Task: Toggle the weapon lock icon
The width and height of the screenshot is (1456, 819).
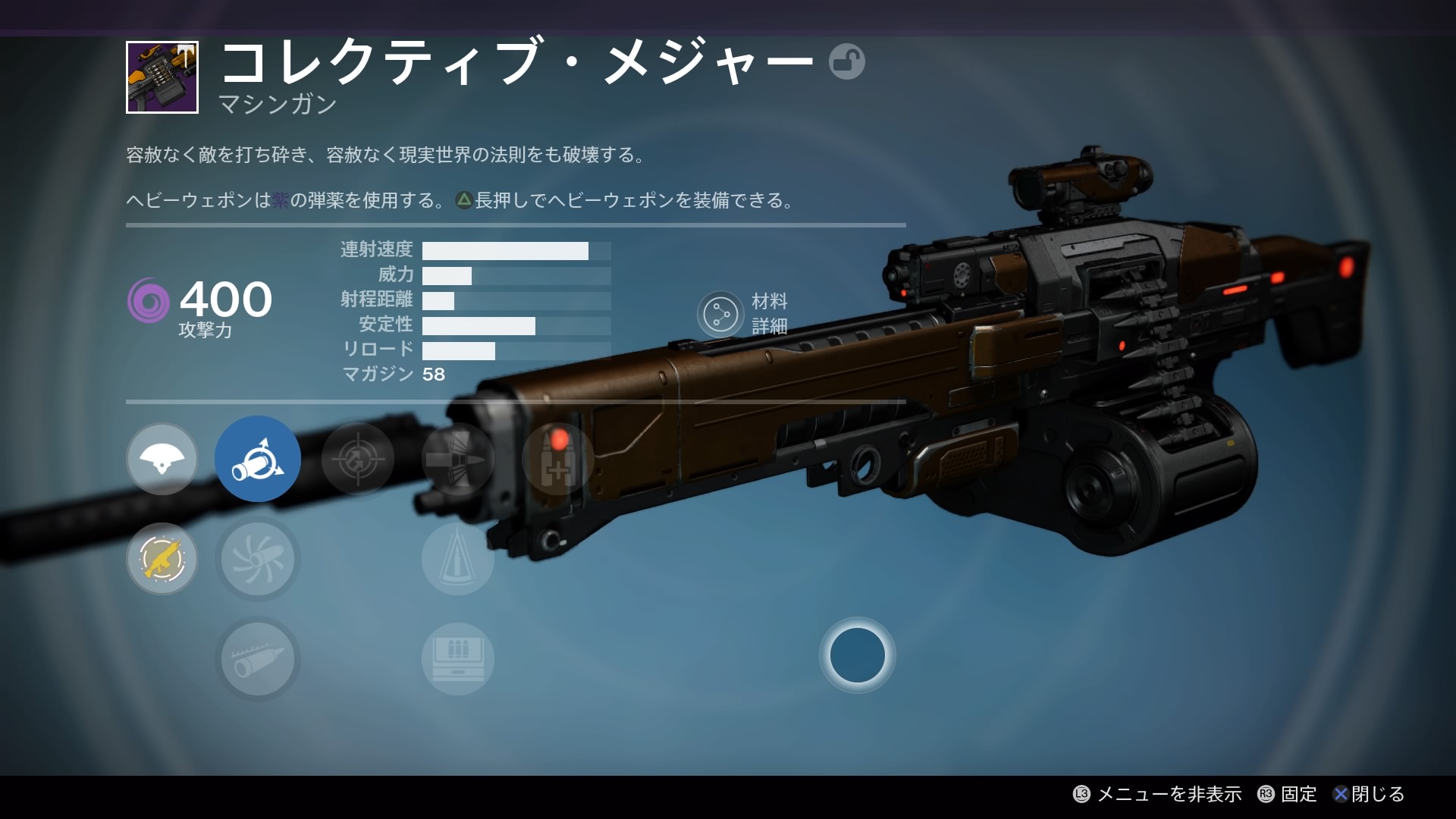Action: point(846,61)
